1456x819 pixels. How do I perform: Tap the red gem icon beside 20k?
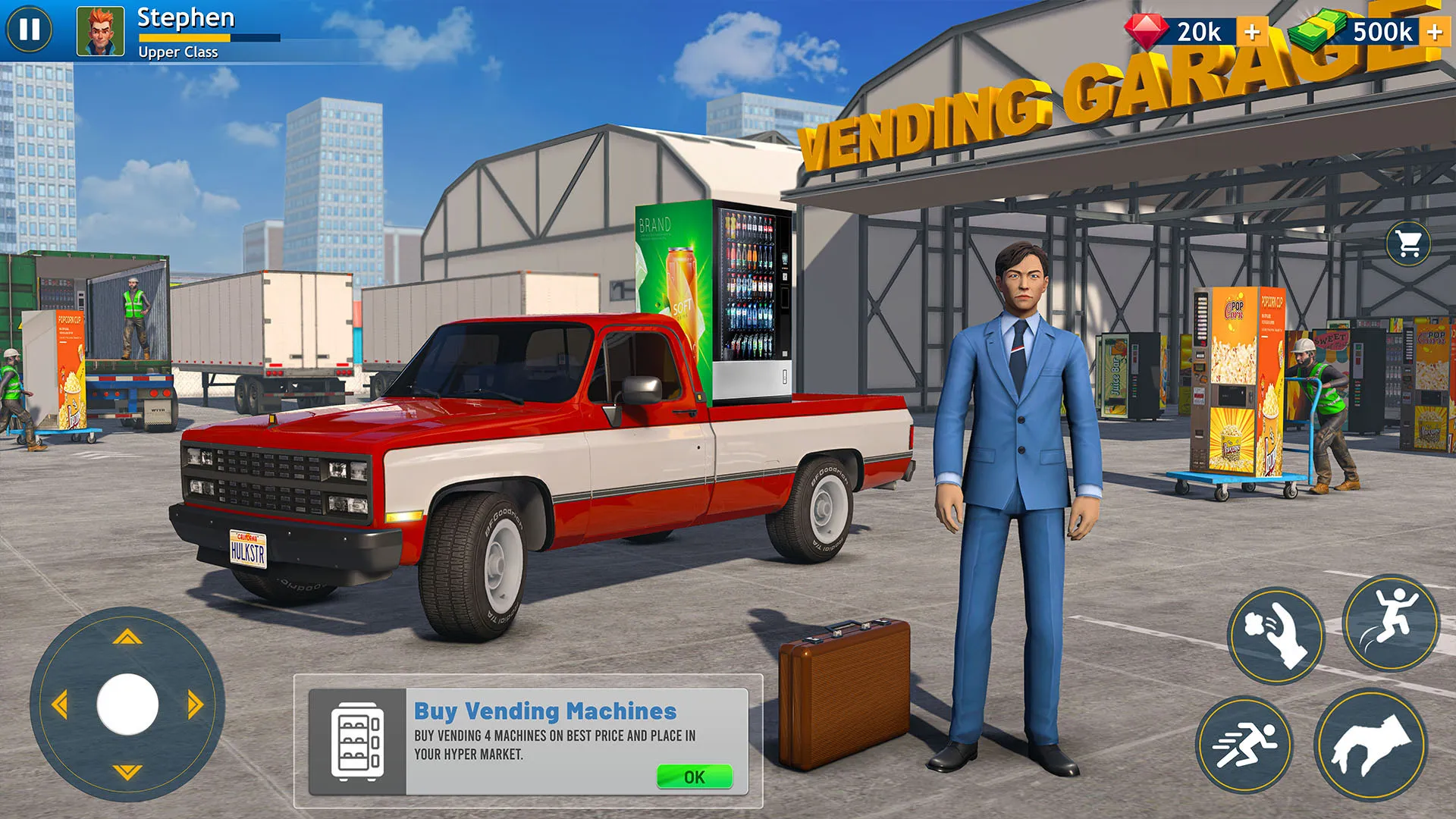tap(1147, 32)
